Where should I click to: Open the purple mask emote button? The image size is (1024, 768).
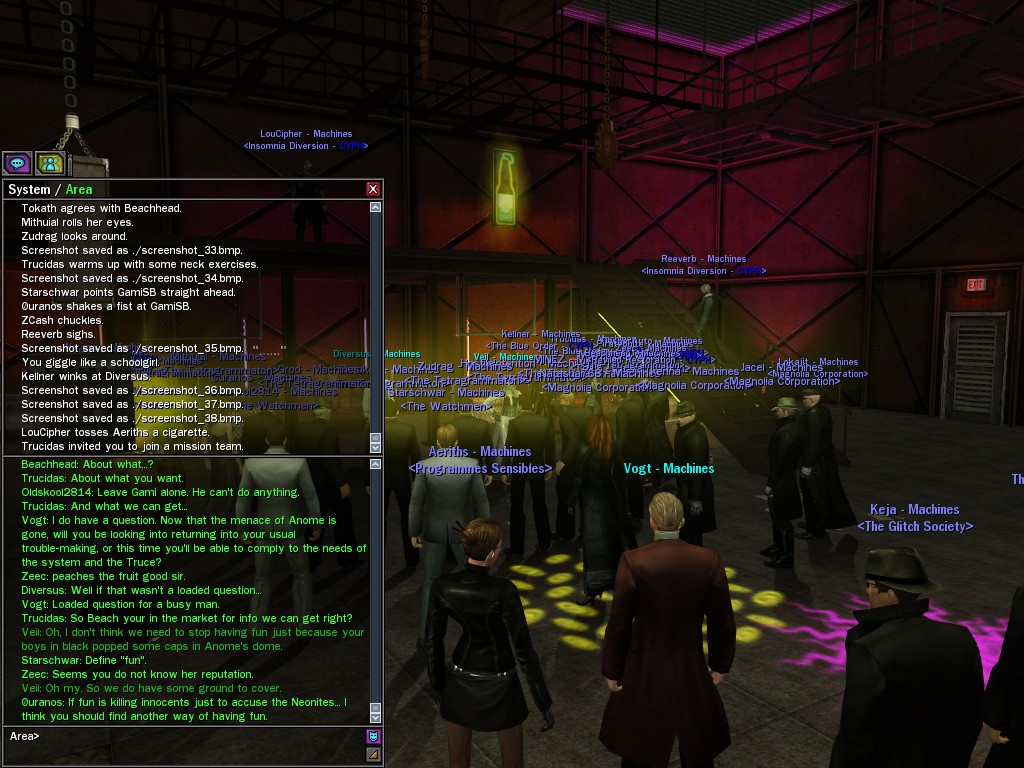coord(374,737)
